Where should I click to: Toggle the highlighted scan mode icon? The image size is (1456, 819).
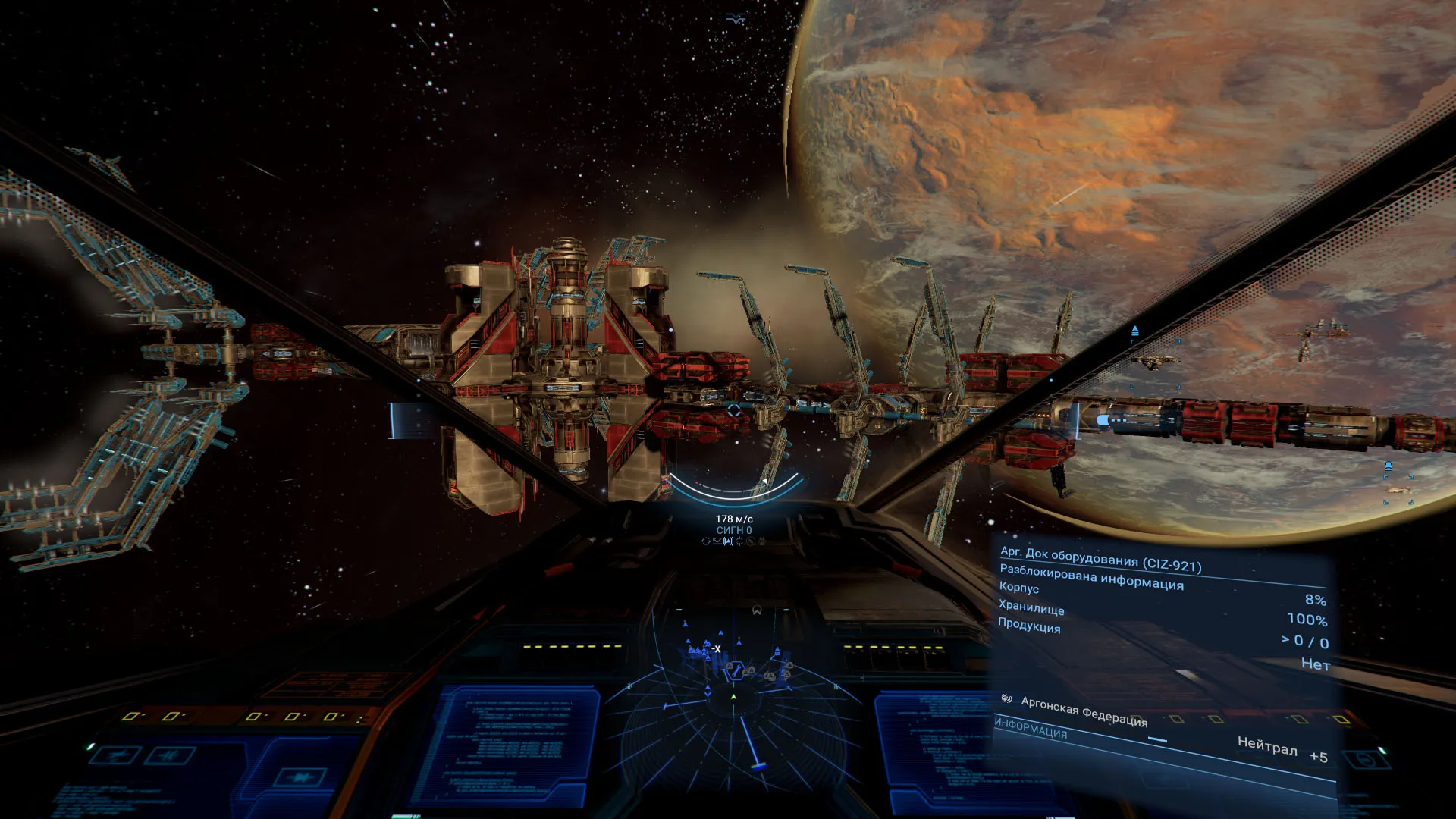pyautogui.click(x=729, y=541)
